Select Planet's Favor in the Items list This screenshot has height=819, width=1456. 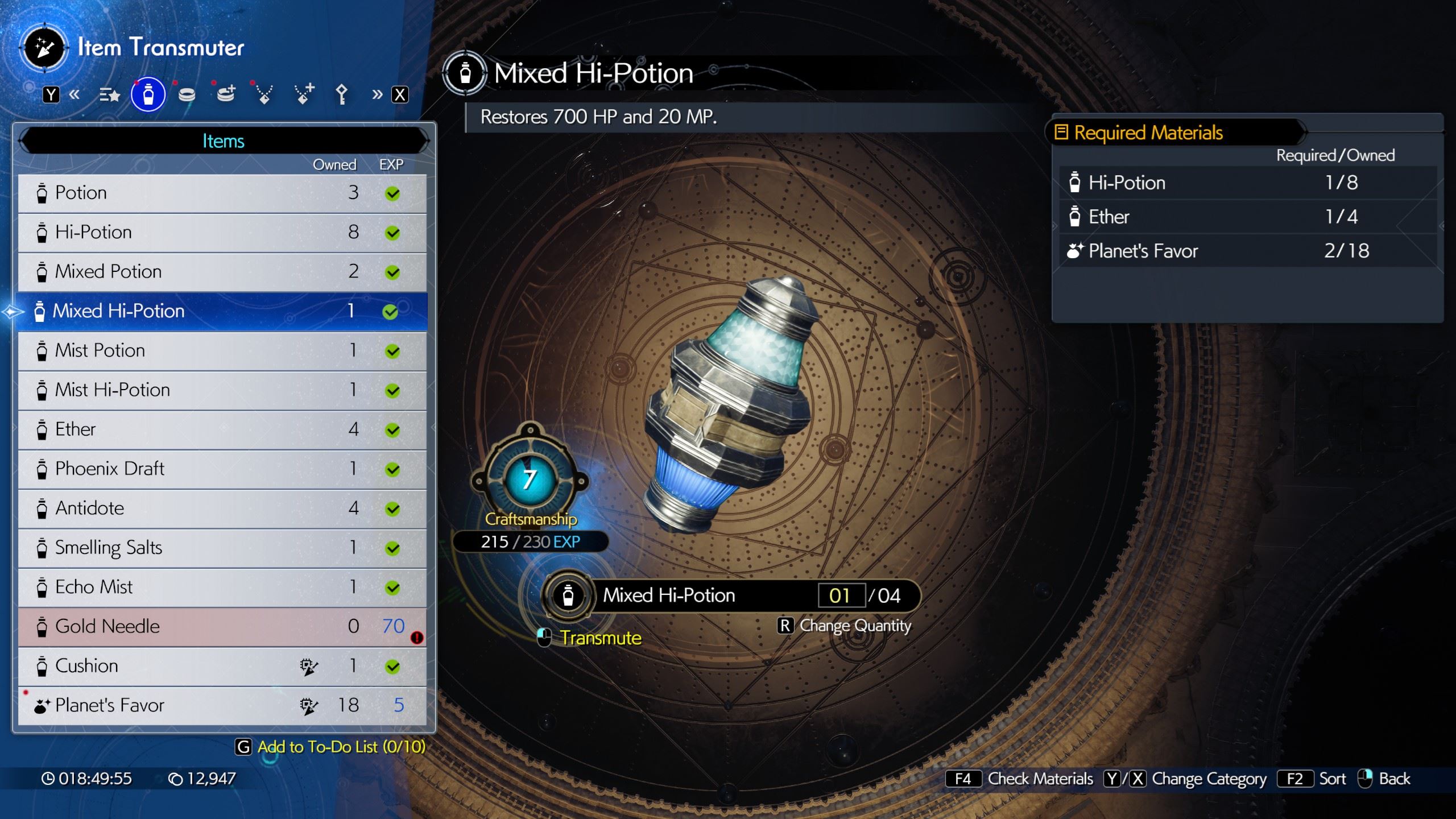222,706
